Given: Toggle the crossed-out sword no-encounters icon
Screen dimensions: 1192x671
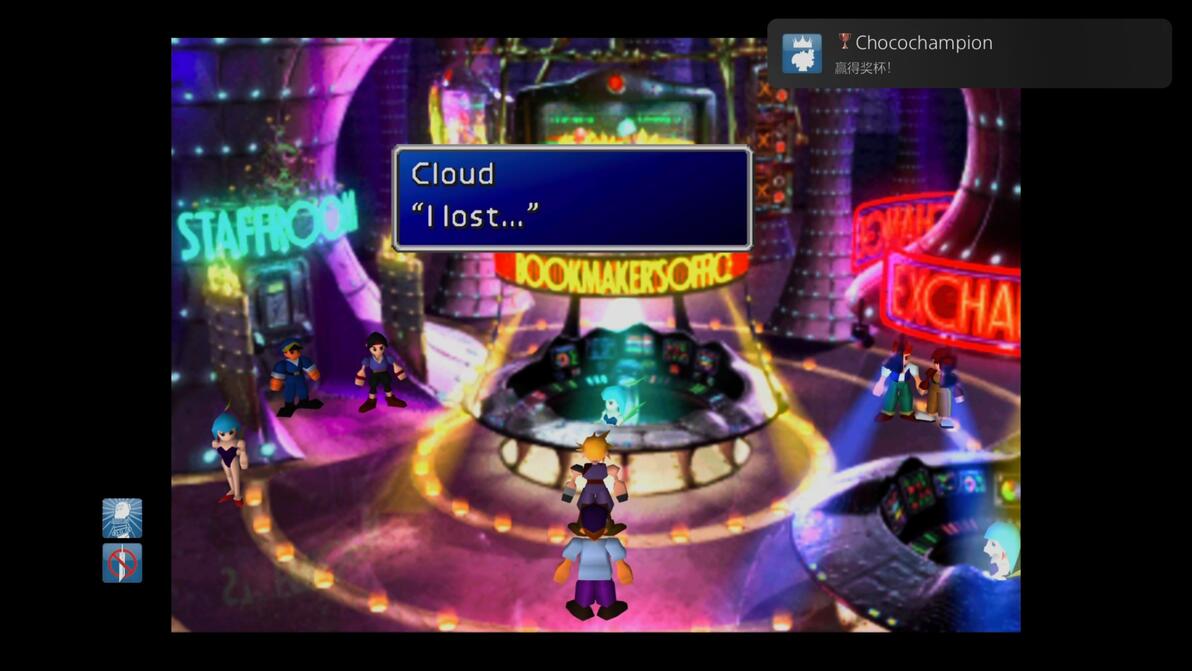Looking at the screenshot, I should [122, 563].
